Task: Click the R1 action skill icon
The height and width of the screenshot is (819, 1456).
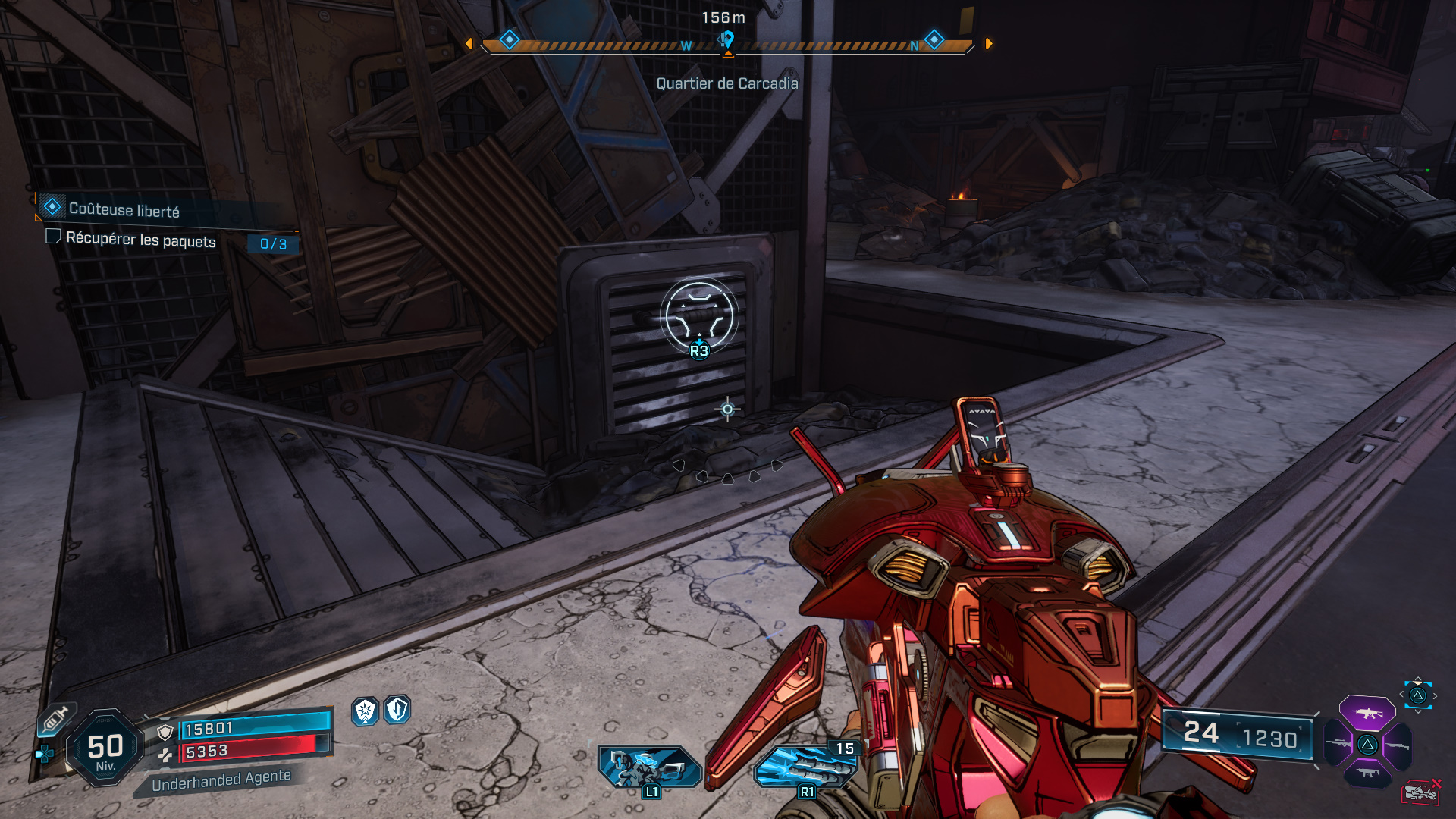Action: pyautogui.click(x=806, y=766)
